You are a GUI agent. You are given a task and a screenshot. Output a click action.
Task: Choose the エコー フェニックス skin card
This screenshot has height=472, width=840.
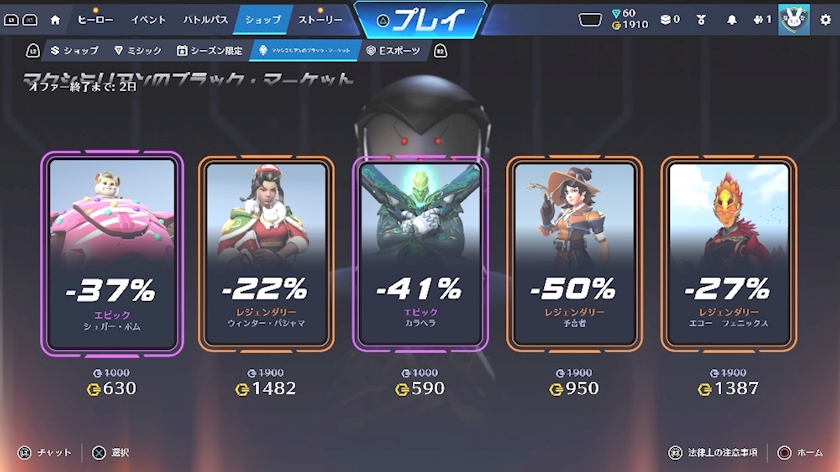pyautogui.click(x=728, y=253)
